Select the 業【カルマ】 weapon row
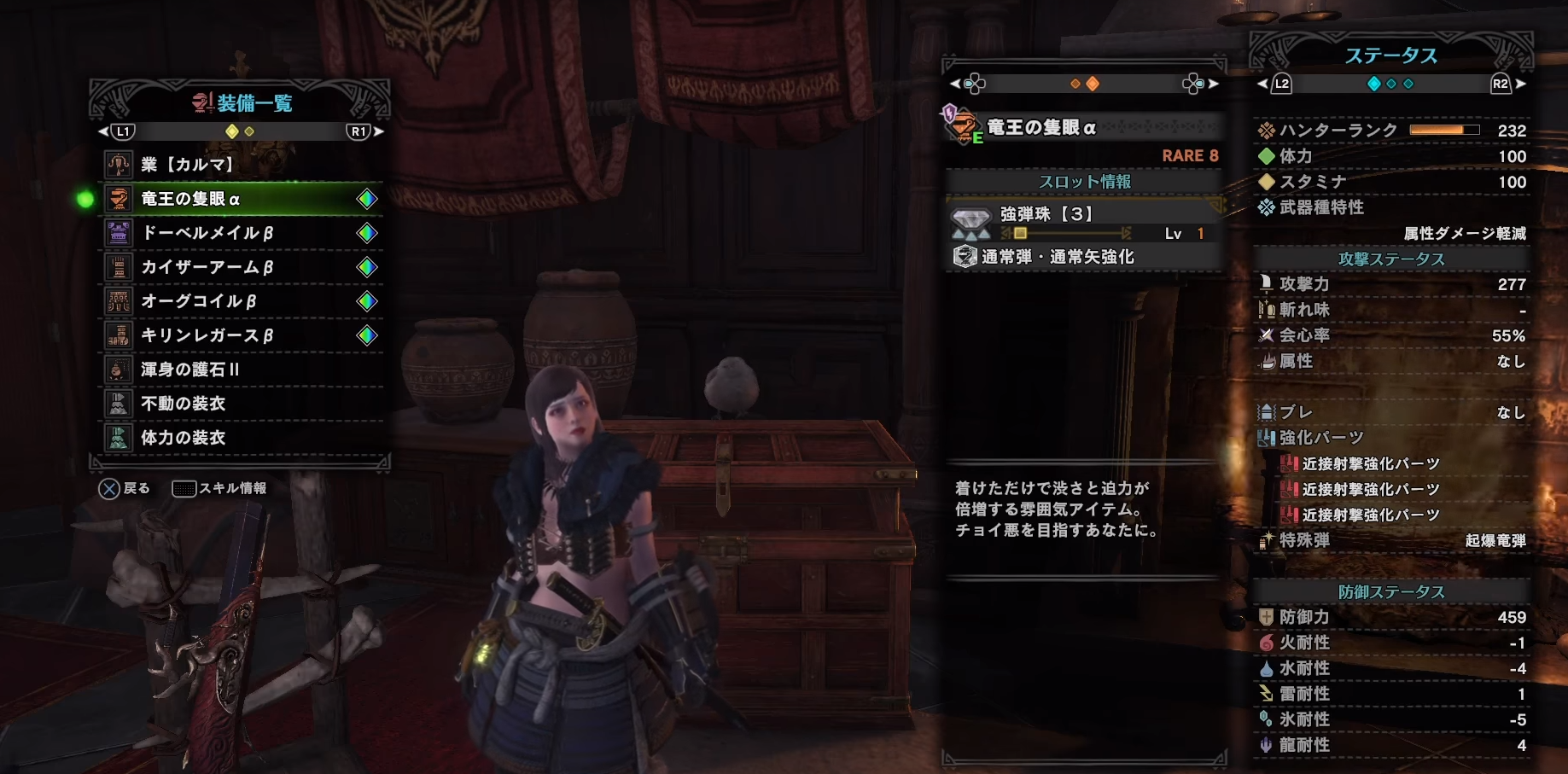Viewport: 1568px width, 774px height. 242,164
